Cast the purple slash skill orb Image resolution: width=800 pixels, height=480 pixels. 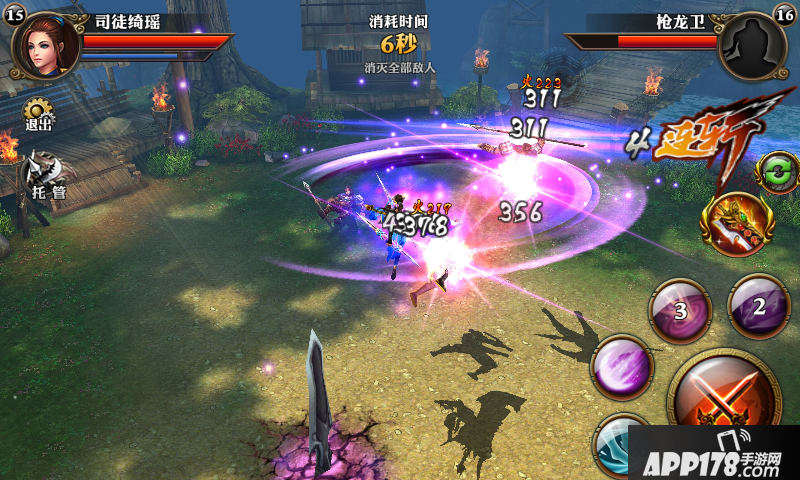click(x=623, y=367)
